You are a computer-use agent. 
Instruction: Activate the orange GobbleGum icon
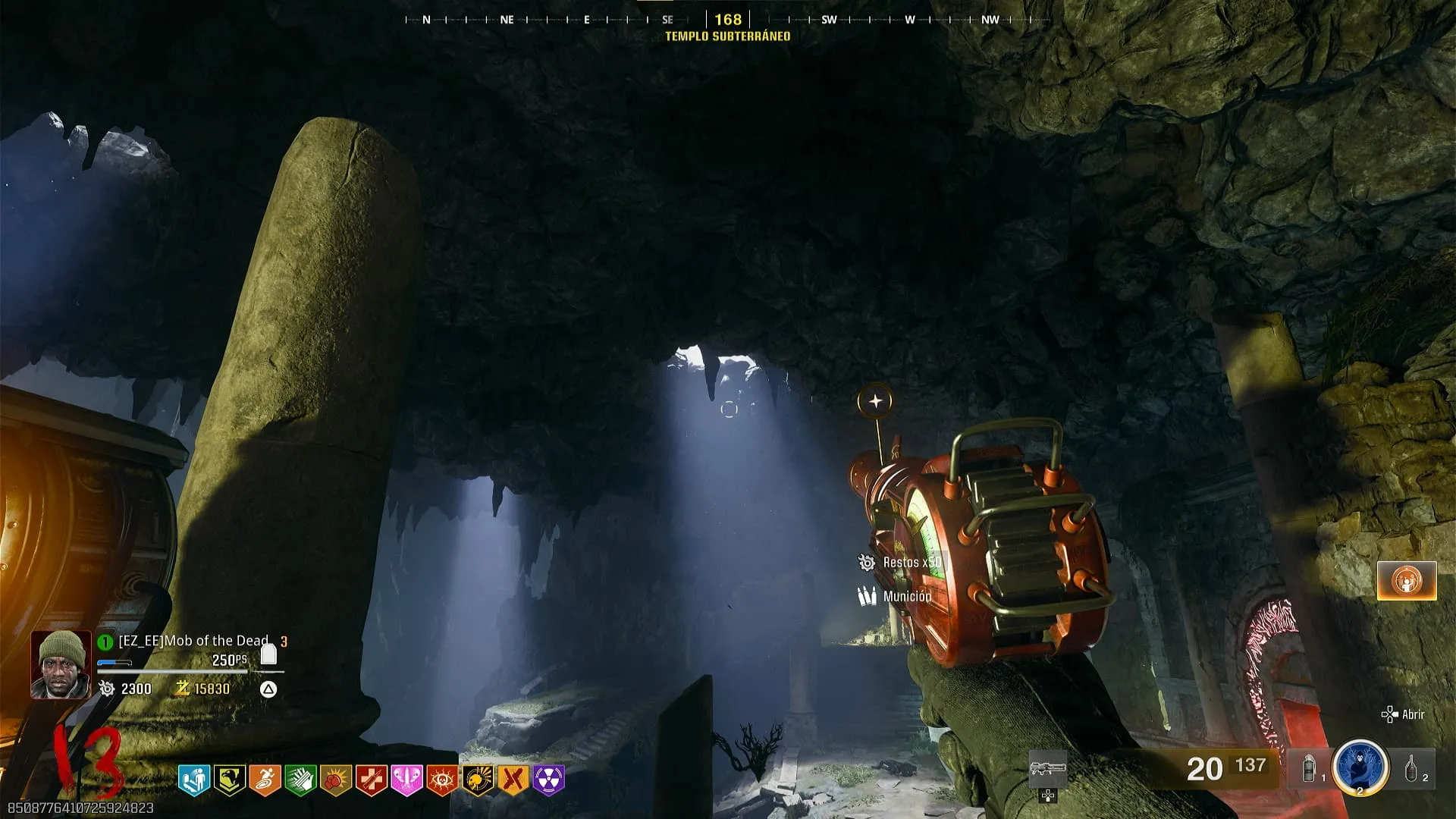[x=1407, y=581]
